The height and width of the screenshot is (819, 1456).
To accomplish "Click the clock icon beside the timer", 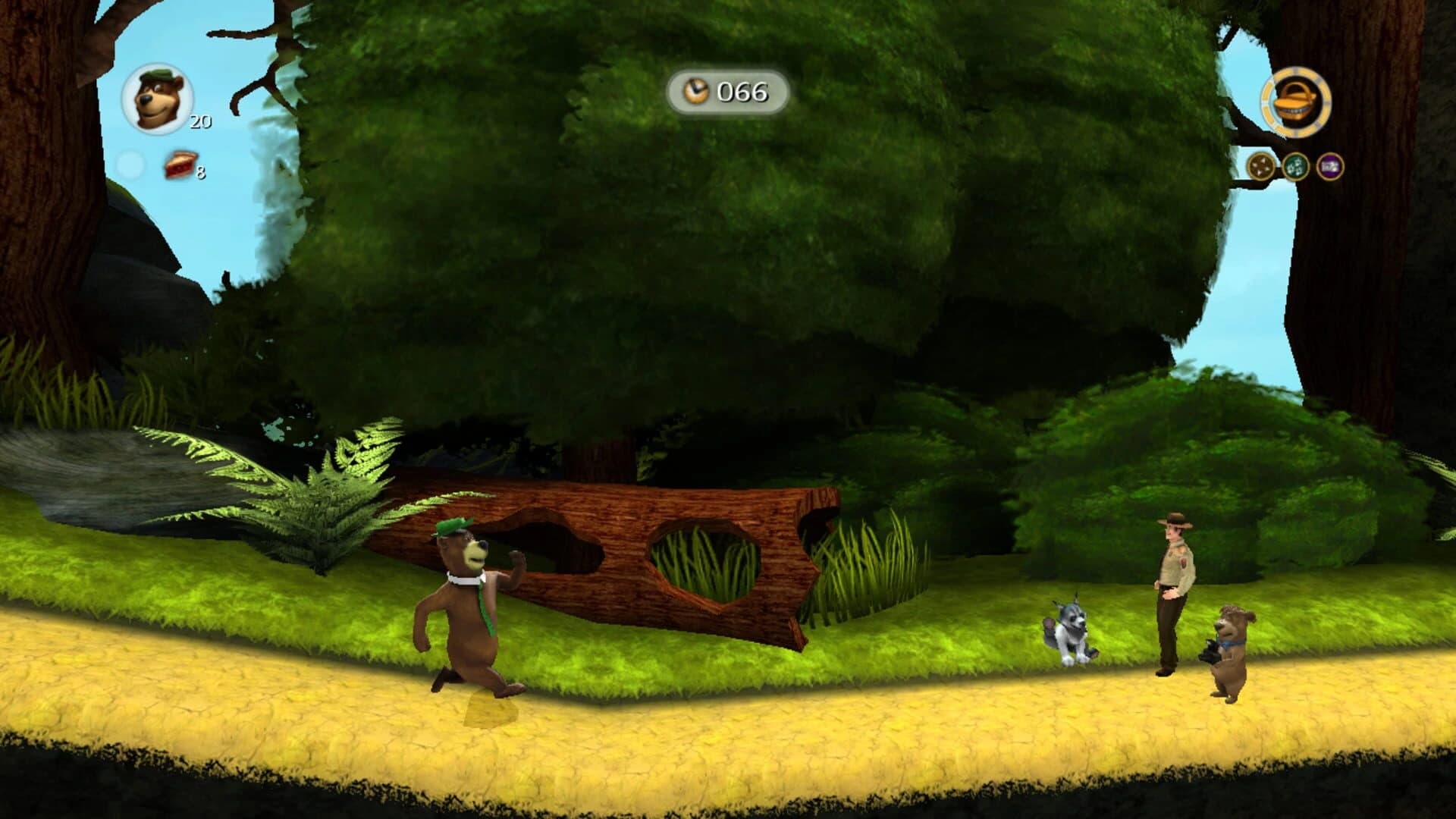I will click(x=695, y=92).
